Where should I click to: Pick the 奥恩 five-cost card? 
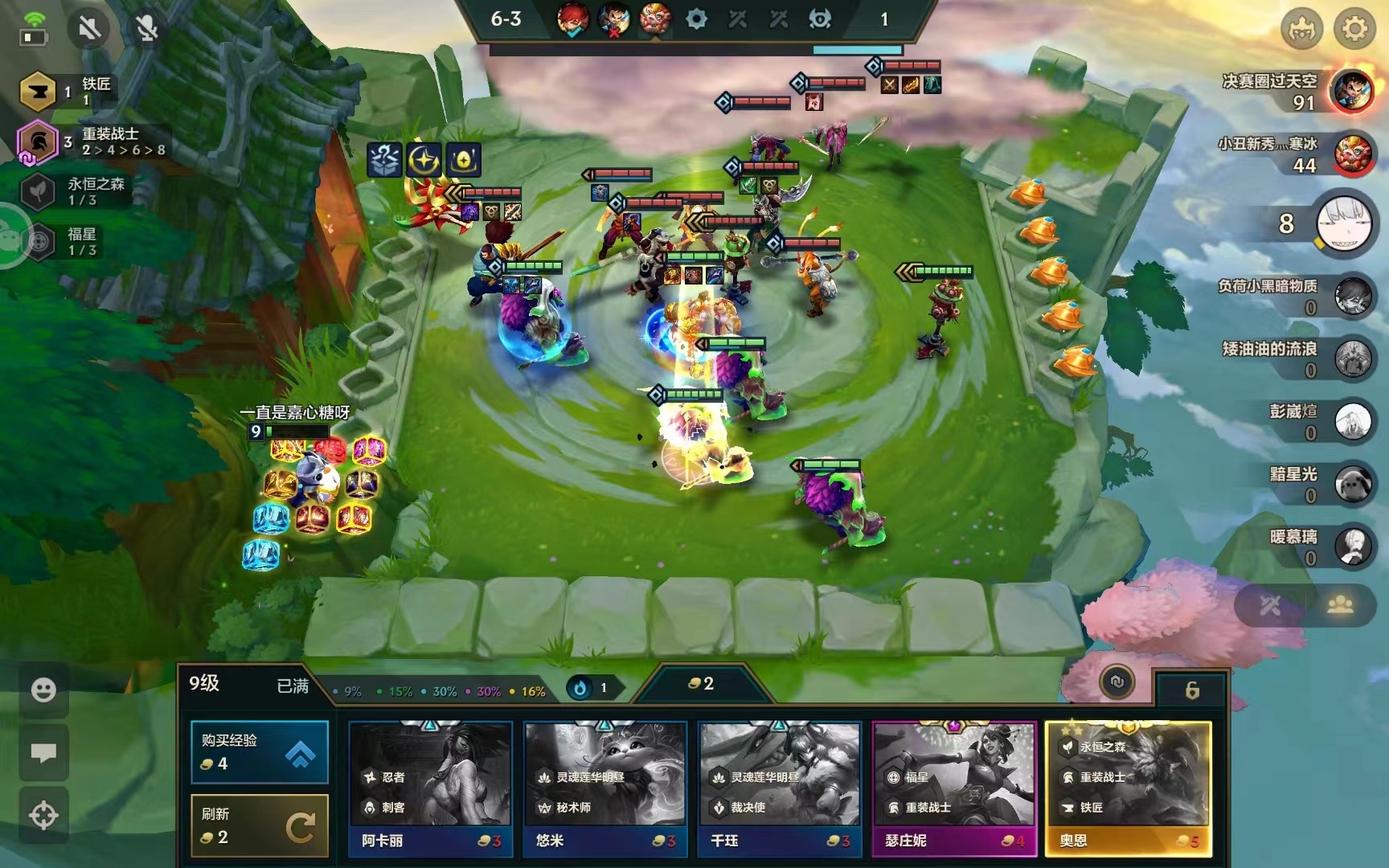click(x=1129, y=788)
